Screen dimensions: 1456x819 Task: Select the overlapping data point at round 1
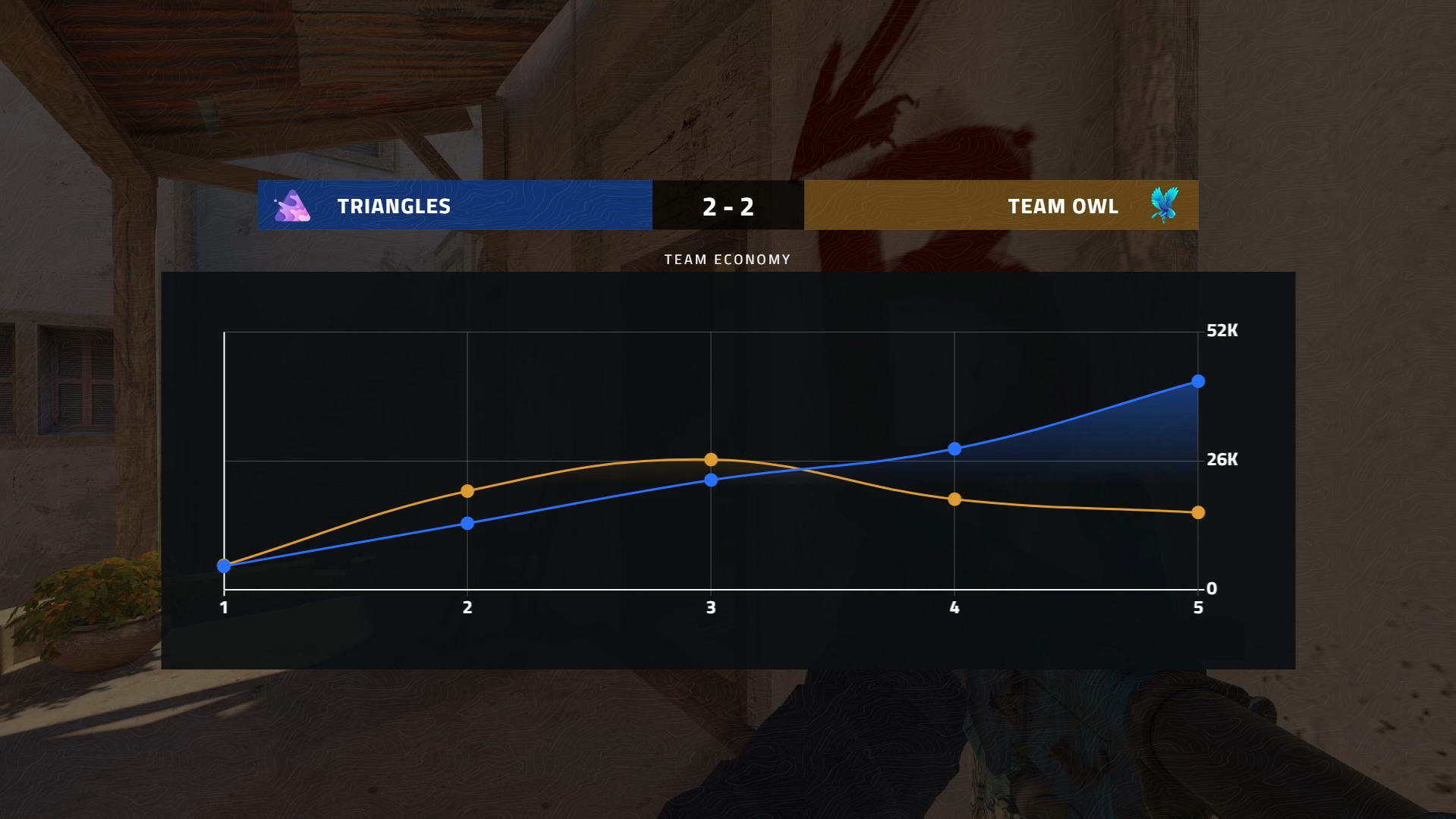click(224, 565)
